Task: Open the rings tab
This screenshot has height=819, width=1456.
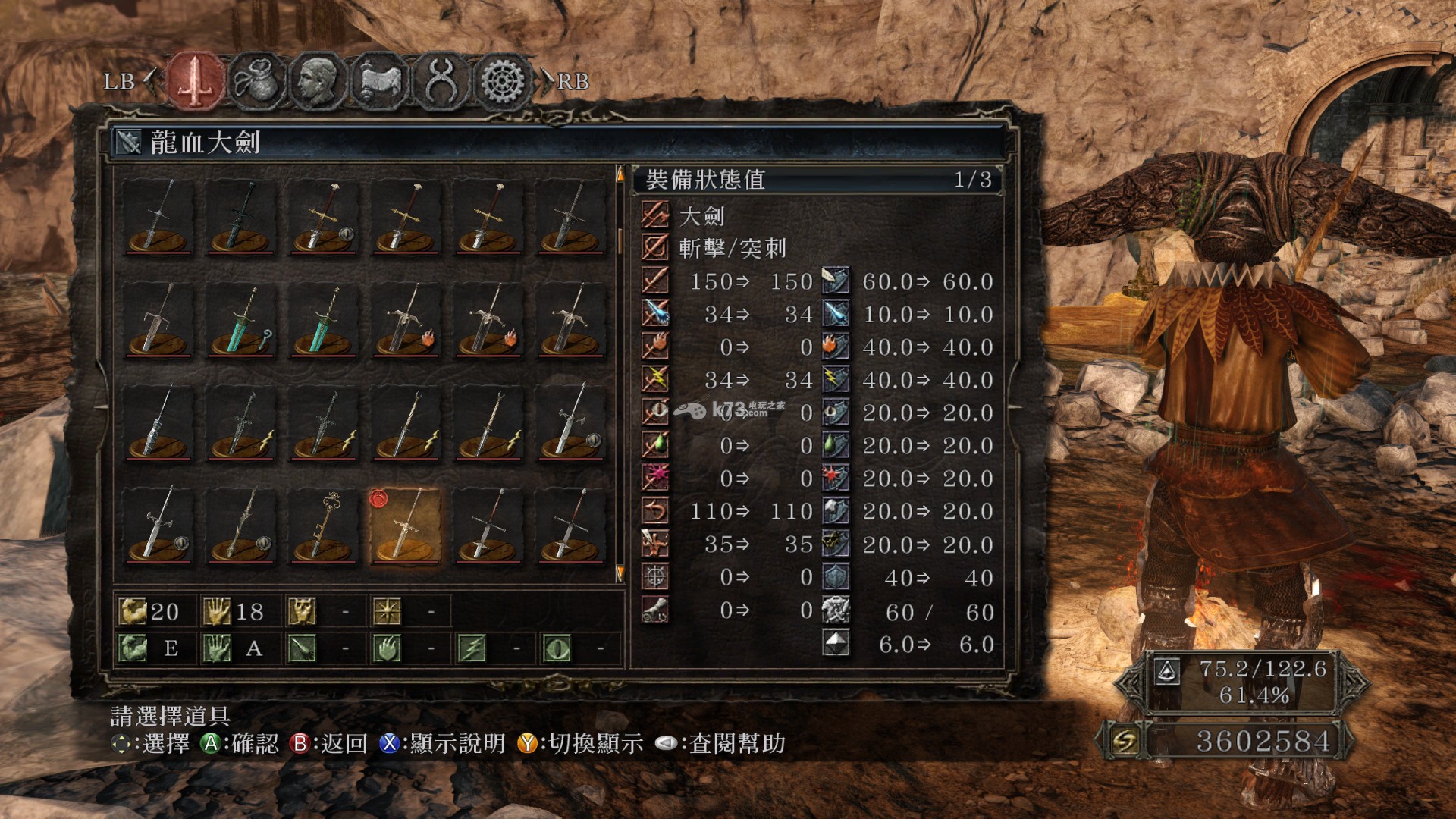Action: (441, 80)
